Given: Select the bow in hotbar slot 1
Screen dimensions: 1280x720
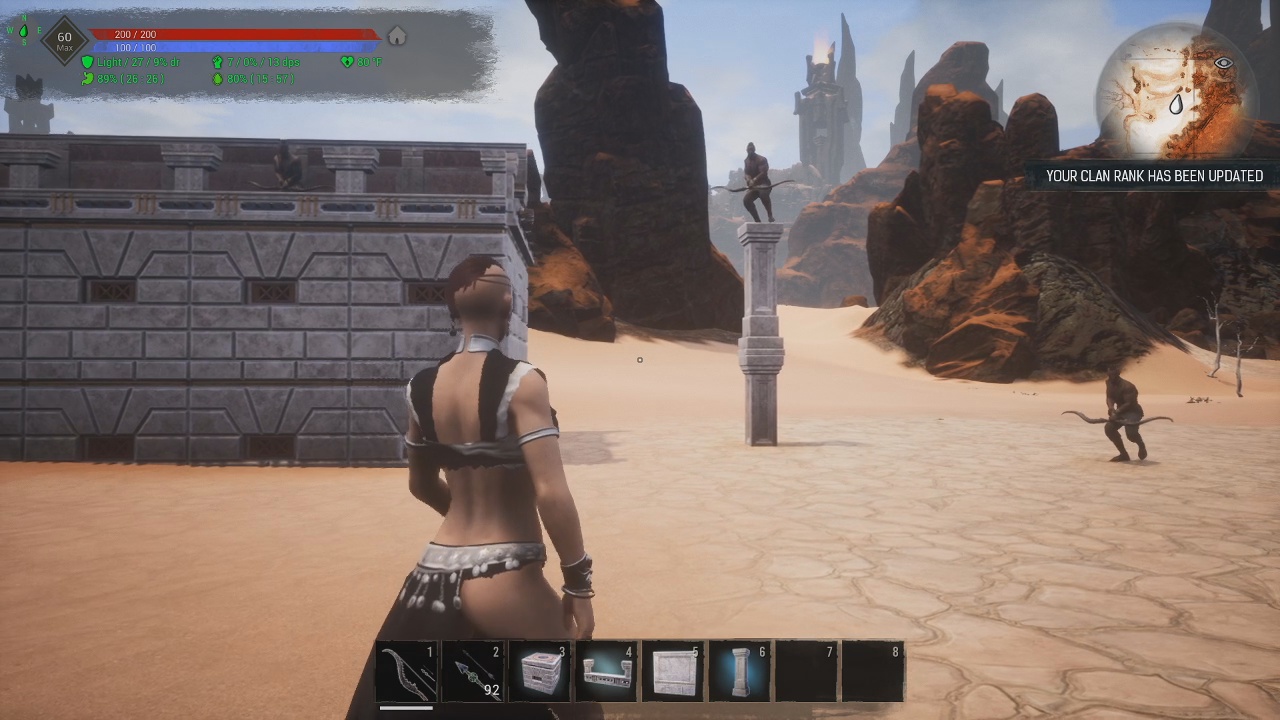Looking at the screenshot, I should [x=408, y=672].
